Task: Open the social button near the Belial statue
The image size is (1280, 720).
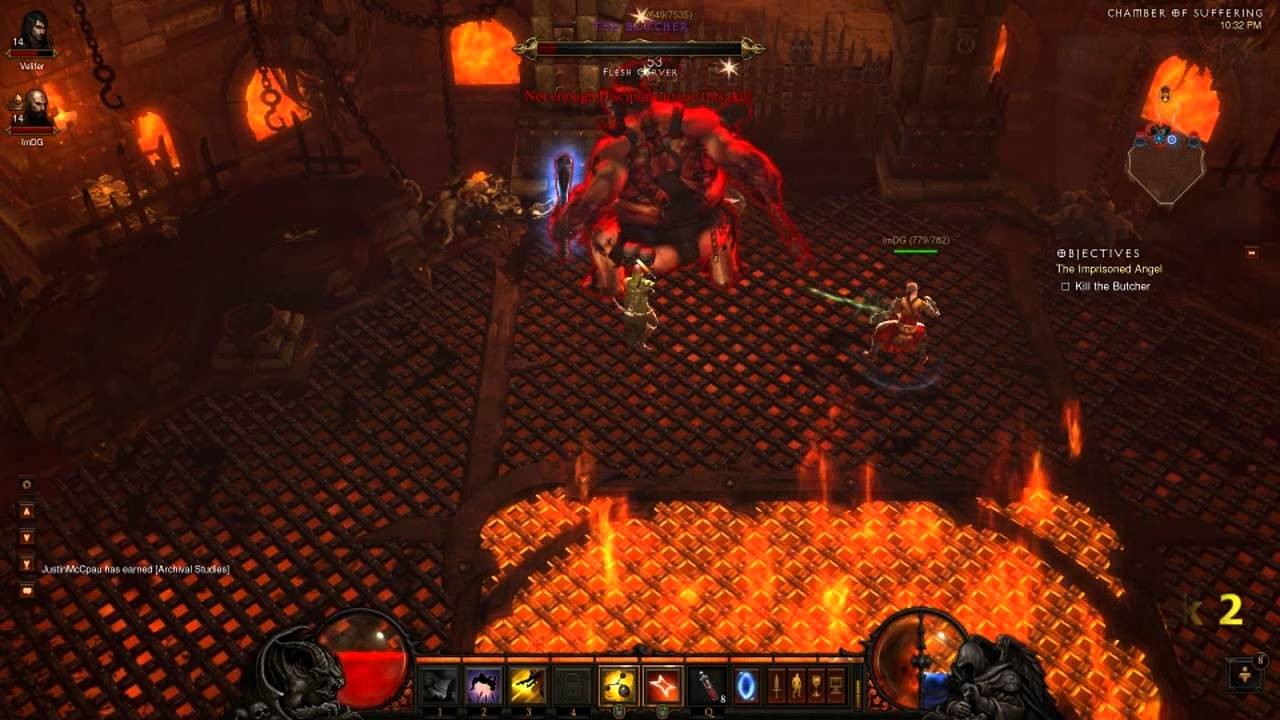Action: [1245, 674]
